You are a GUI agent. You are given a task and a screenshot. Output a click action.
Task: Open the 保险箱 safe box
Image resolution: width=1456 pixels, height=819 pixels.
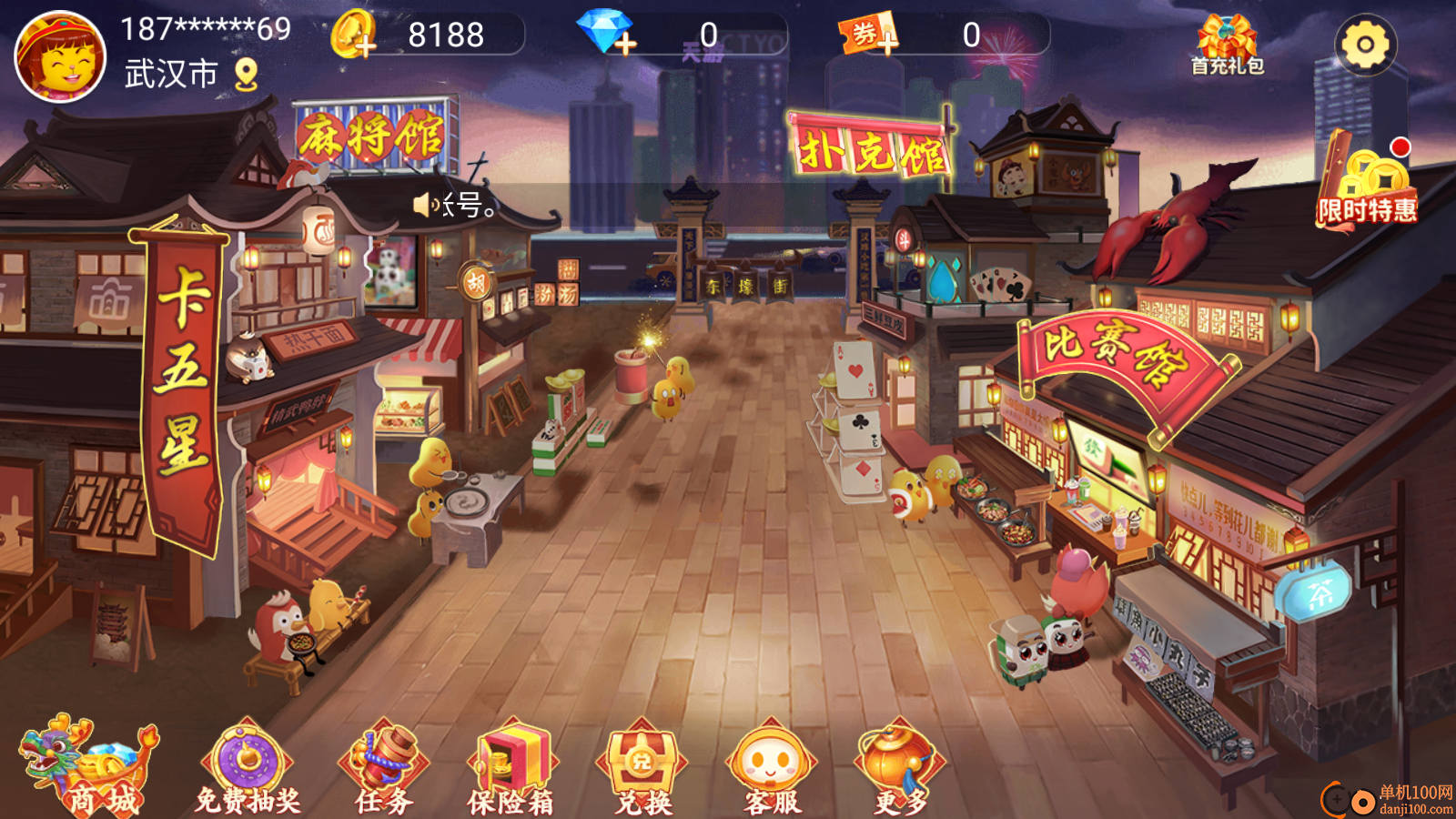[x=511, y=766]
